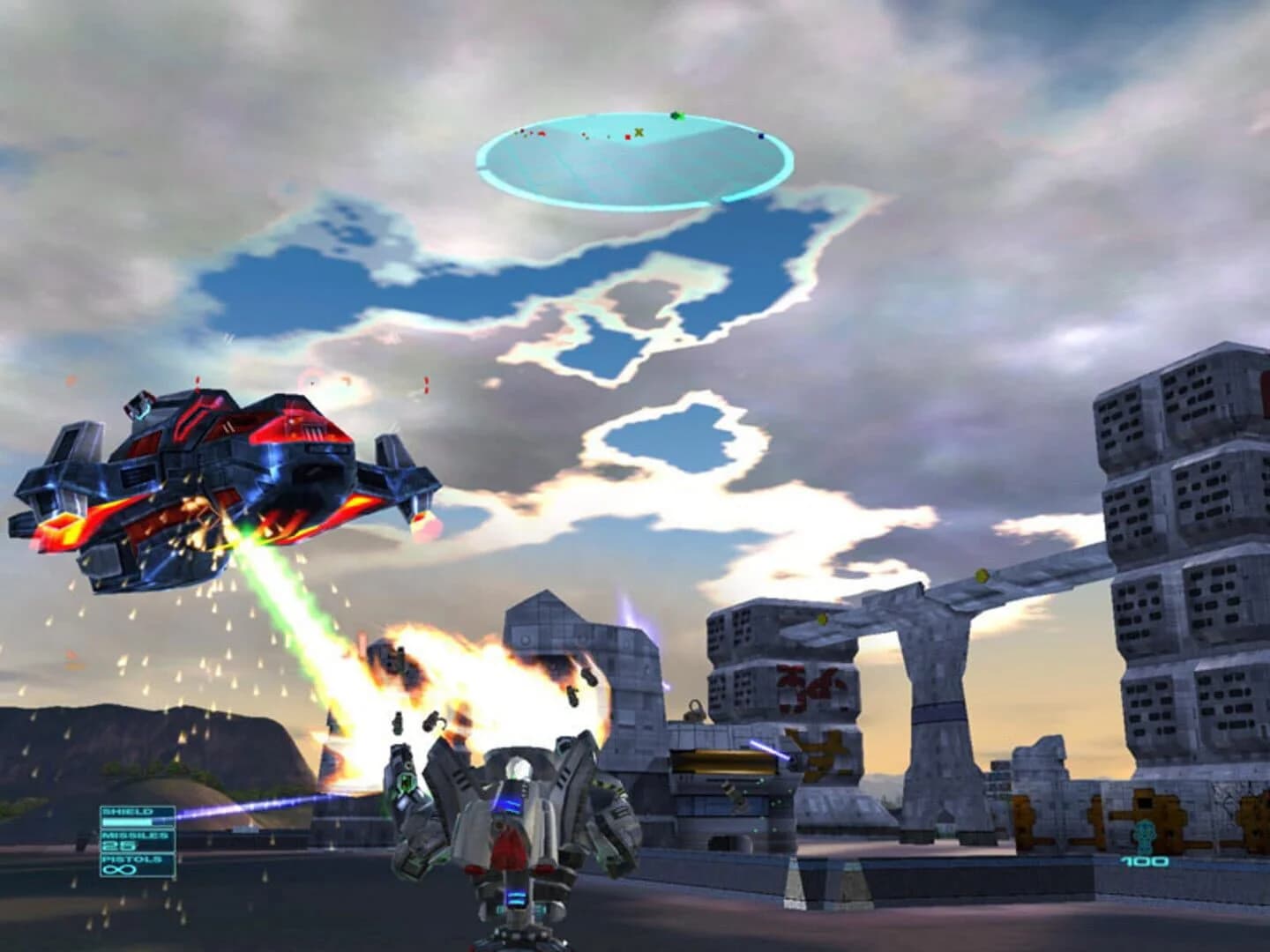Click the 100 score pickup text
The image size is (1270, 952).
(x=1145, y=861)
